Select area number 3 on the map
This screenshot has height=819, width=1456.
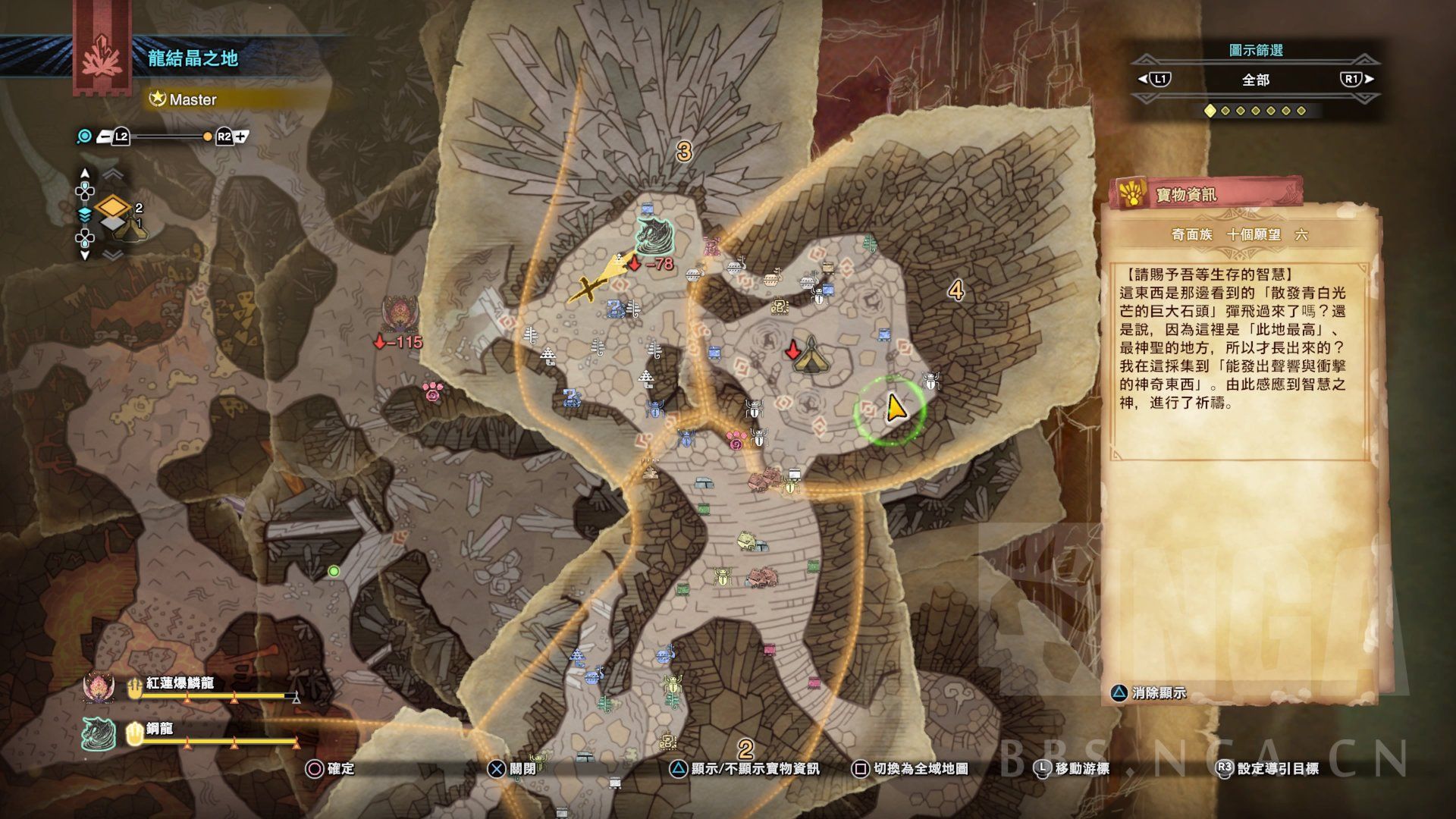click(684, 152)
